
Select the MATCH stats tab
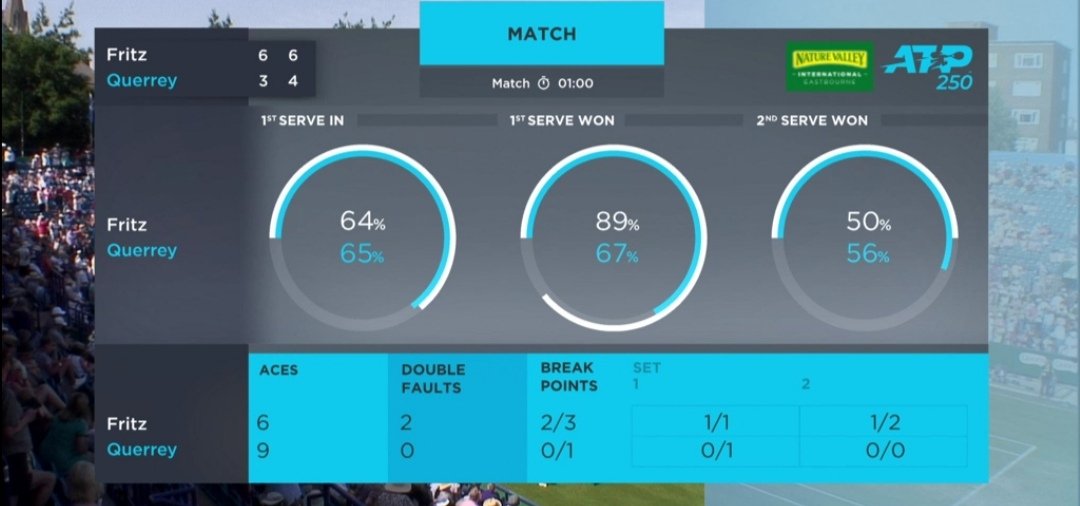541,34
